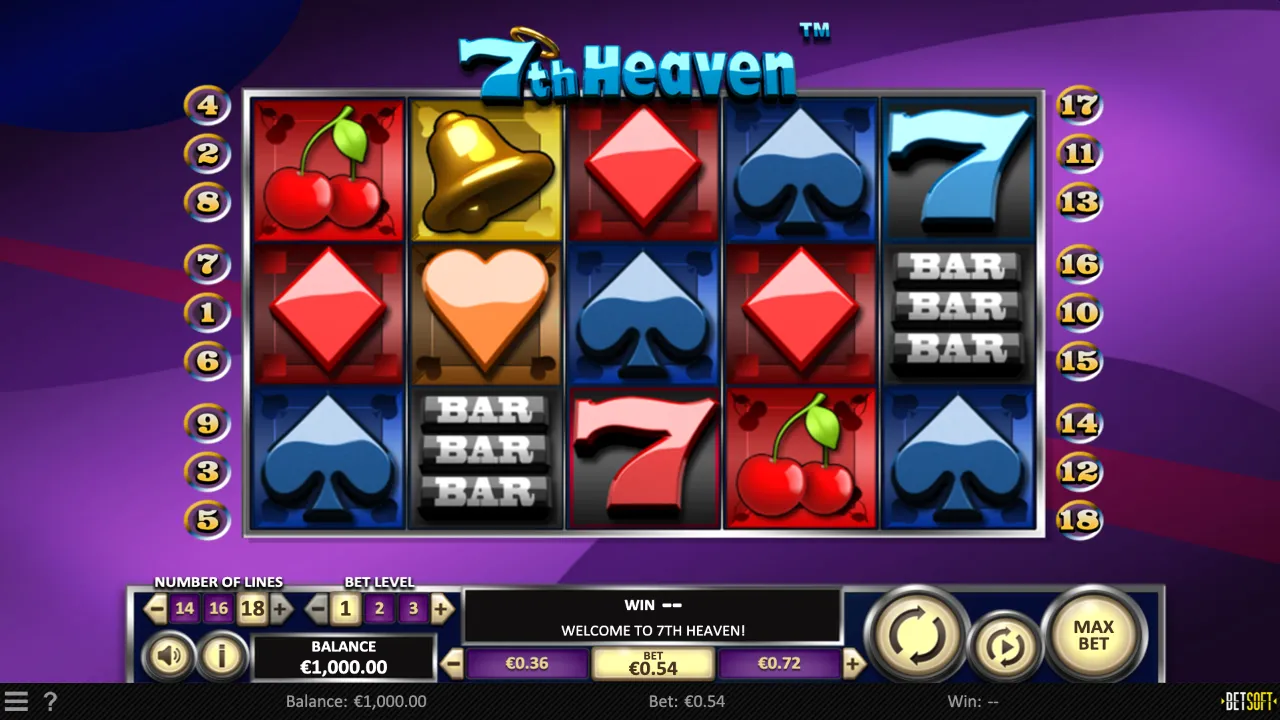The height and width of the screenshot is (720, 1280).
Task: Switch Bet Level to 3
Action: [412, 608]
